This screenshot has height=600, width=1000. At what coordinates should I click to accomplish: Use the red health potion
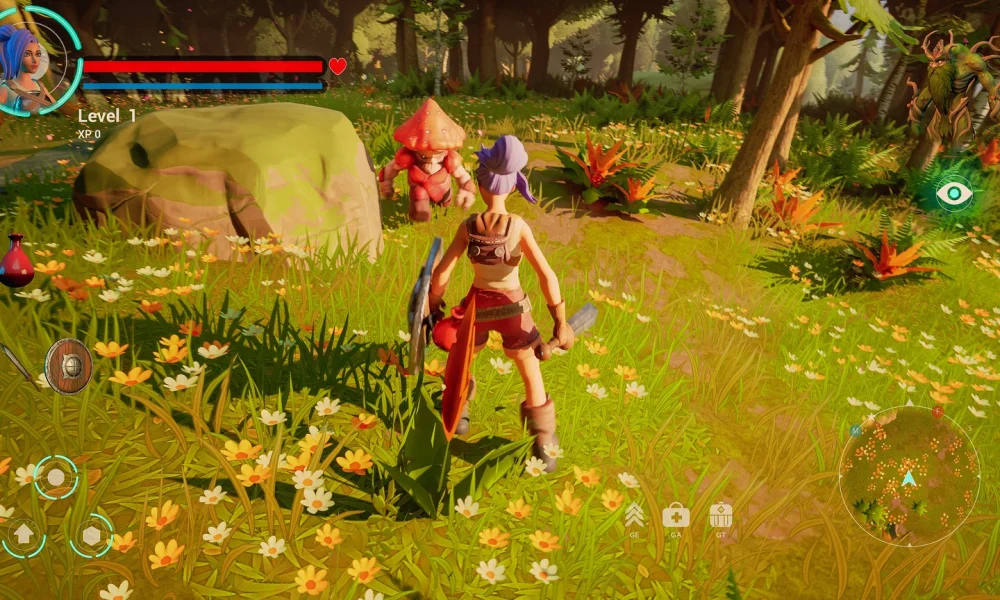15,261
